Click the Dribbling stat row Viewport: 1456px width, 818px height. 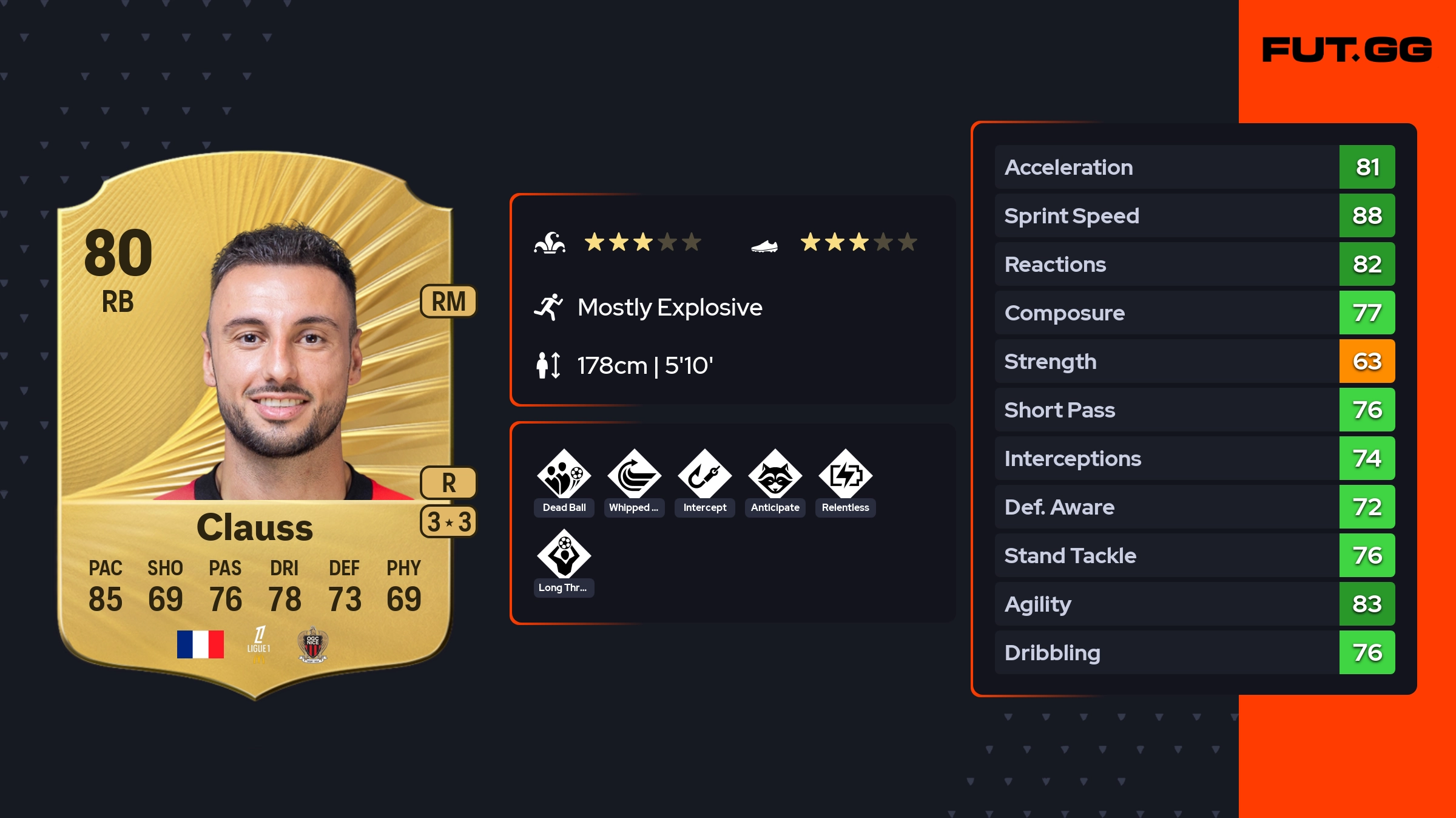tap(1194, 652)
